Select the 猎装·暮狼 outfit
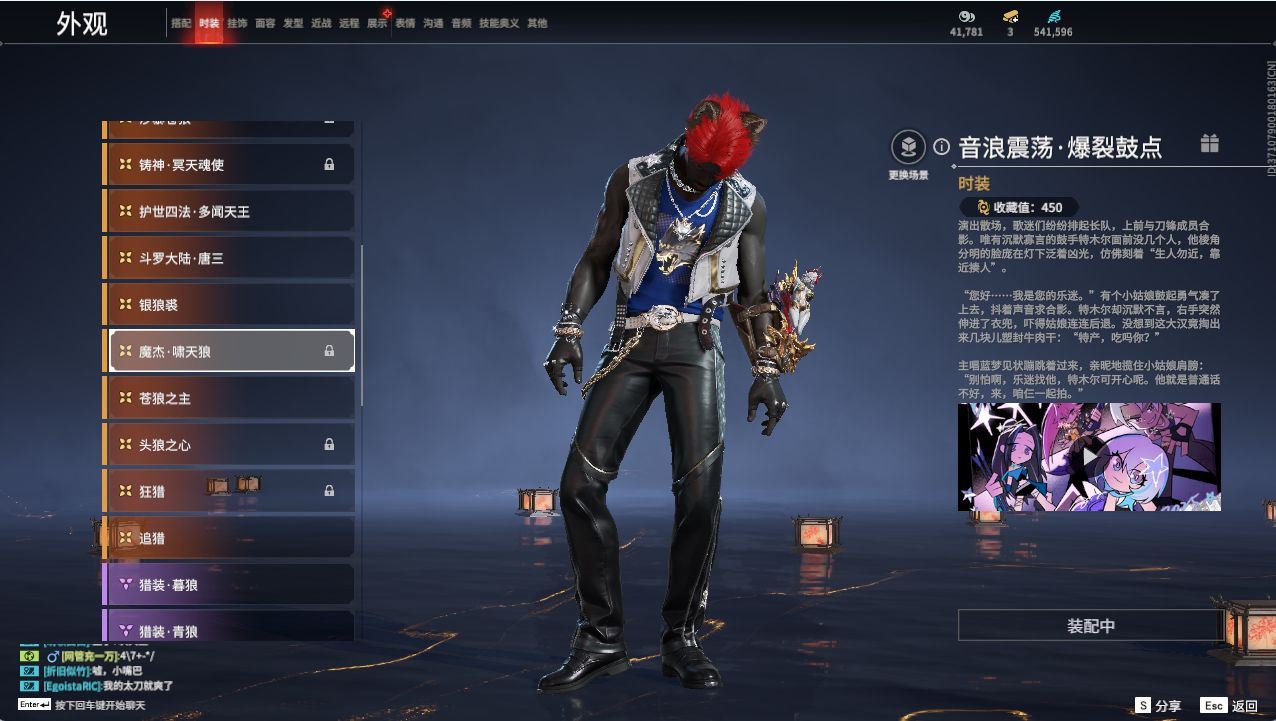This screenshot has width=1276, height=721. click(x=230, y=585)
